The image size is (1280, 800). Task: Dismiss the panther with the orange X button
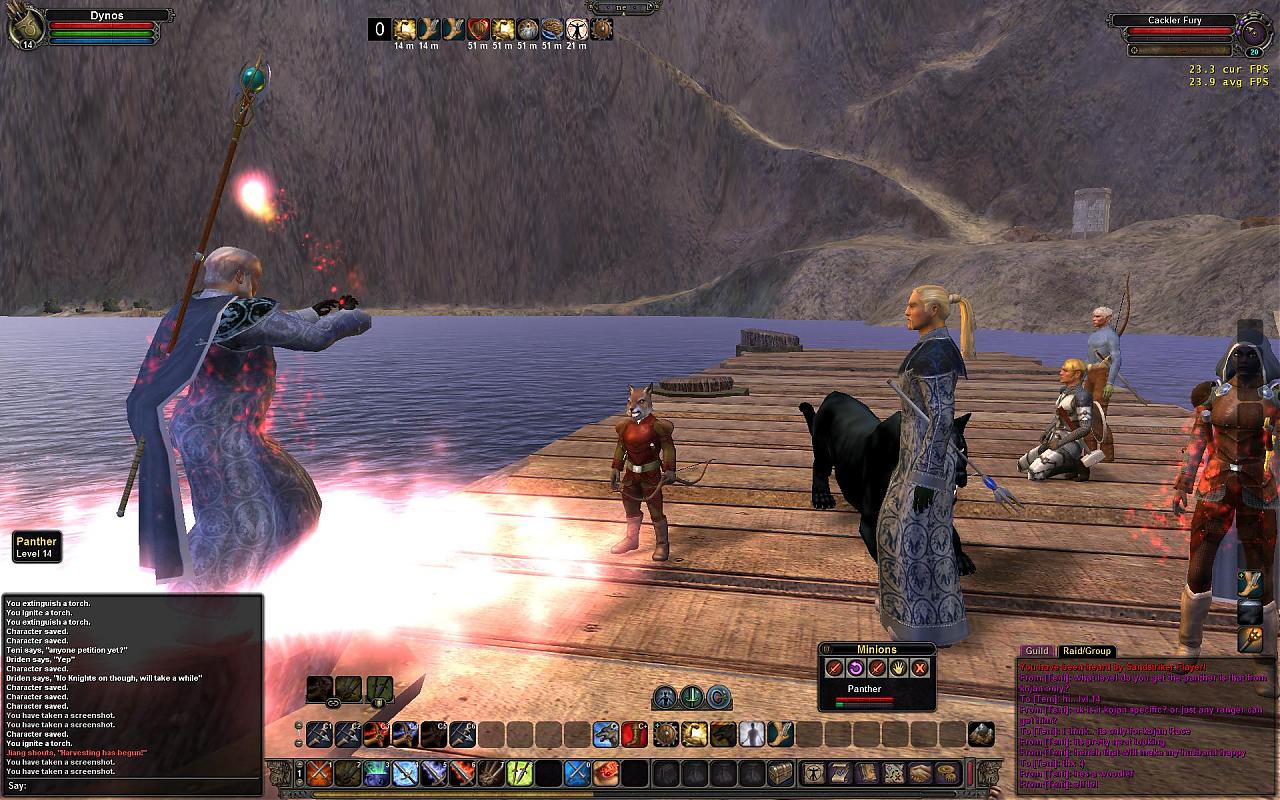click(920, 668)
